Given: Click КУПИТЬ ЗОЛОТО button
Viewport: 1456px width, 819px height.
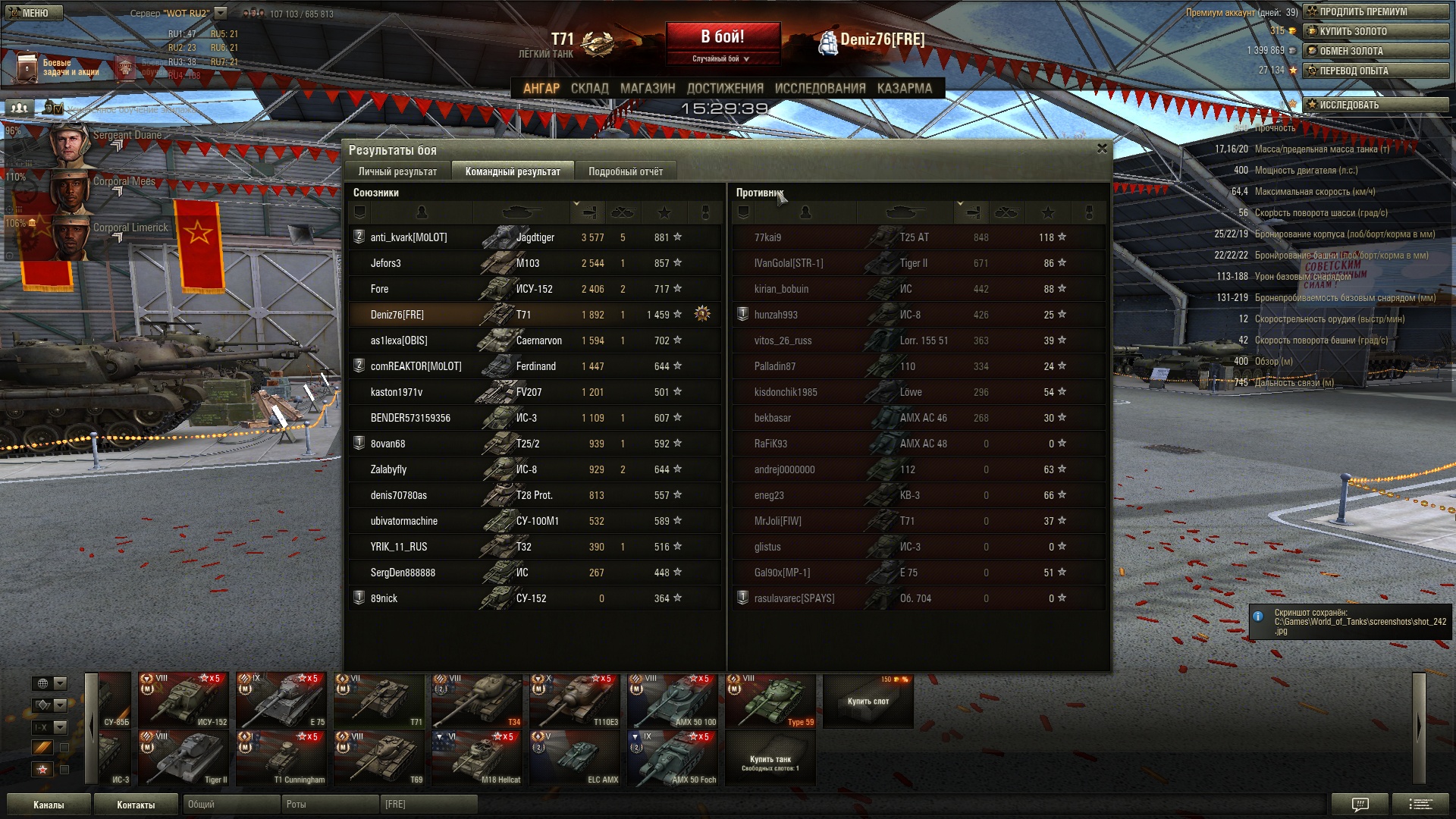Looking at the screenshot, I should pos(1375,31).
